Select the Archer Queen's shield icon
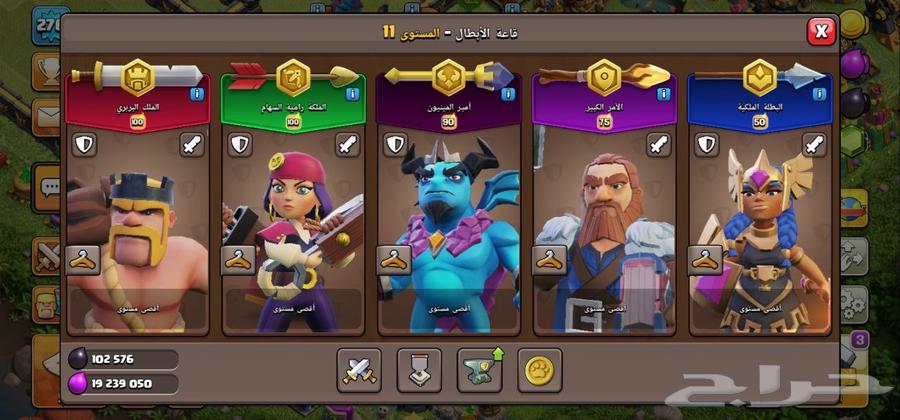Viewport: 900px width, 420px height. [x=240, y=144]
